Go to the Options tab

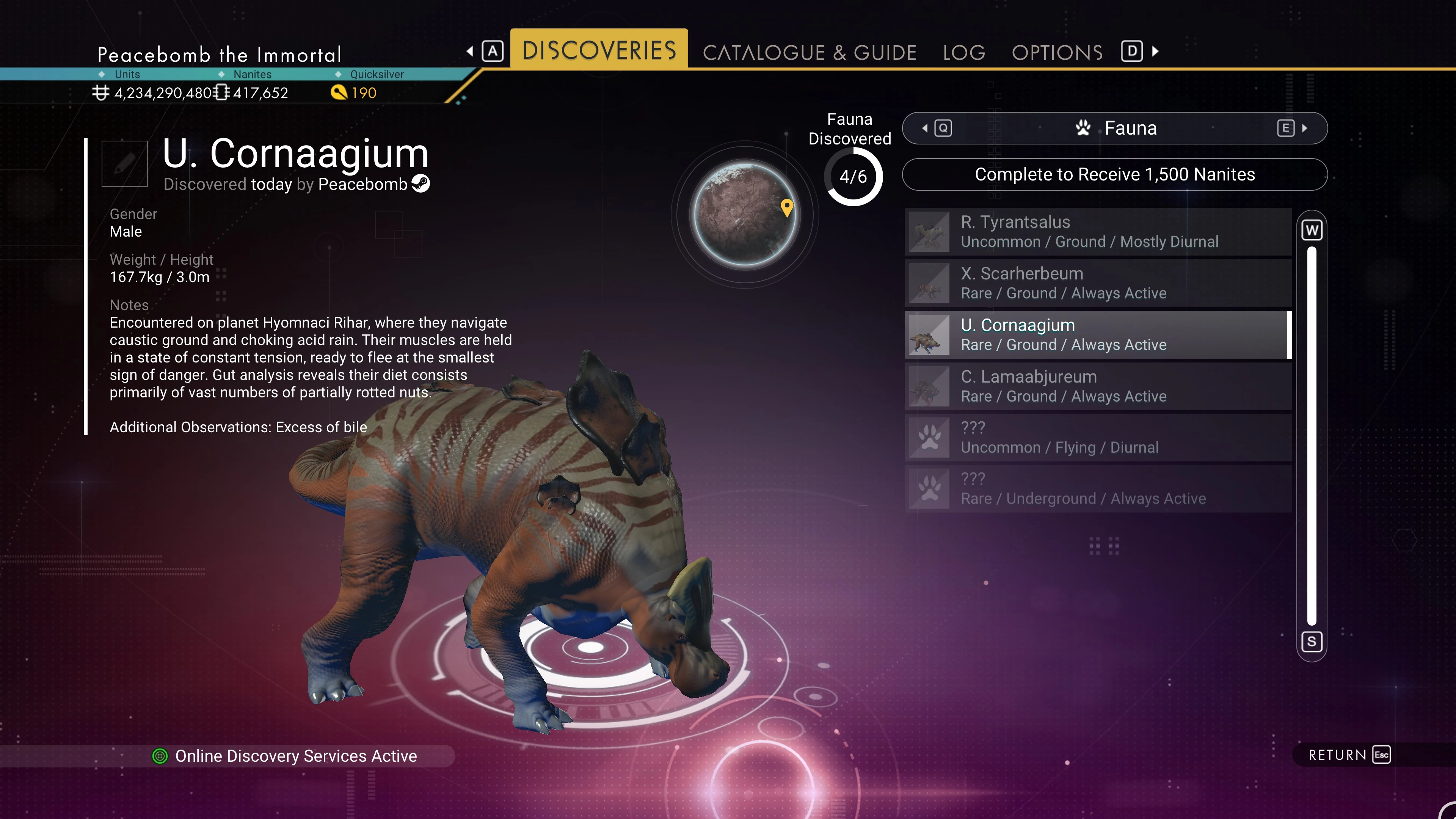[1057, 53]
